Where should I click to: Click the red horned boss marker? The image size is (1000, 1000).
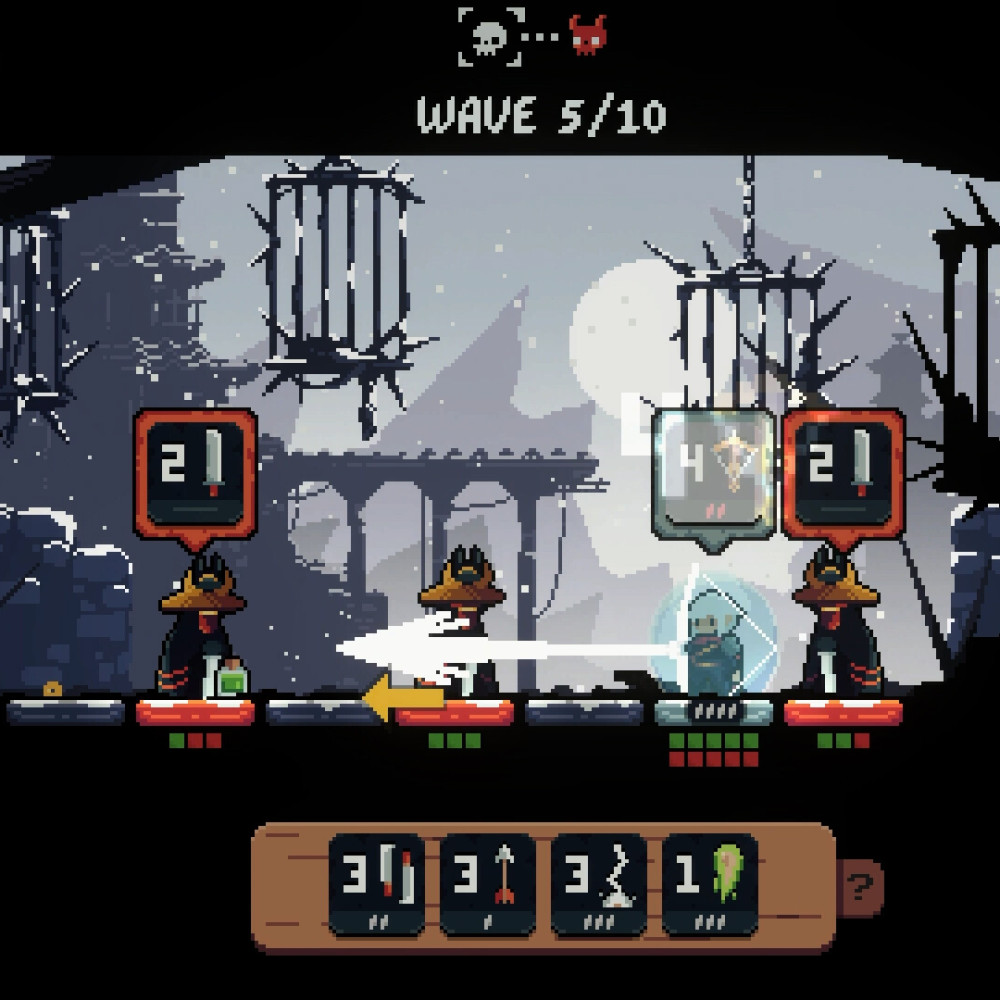(x=587, y=35)
